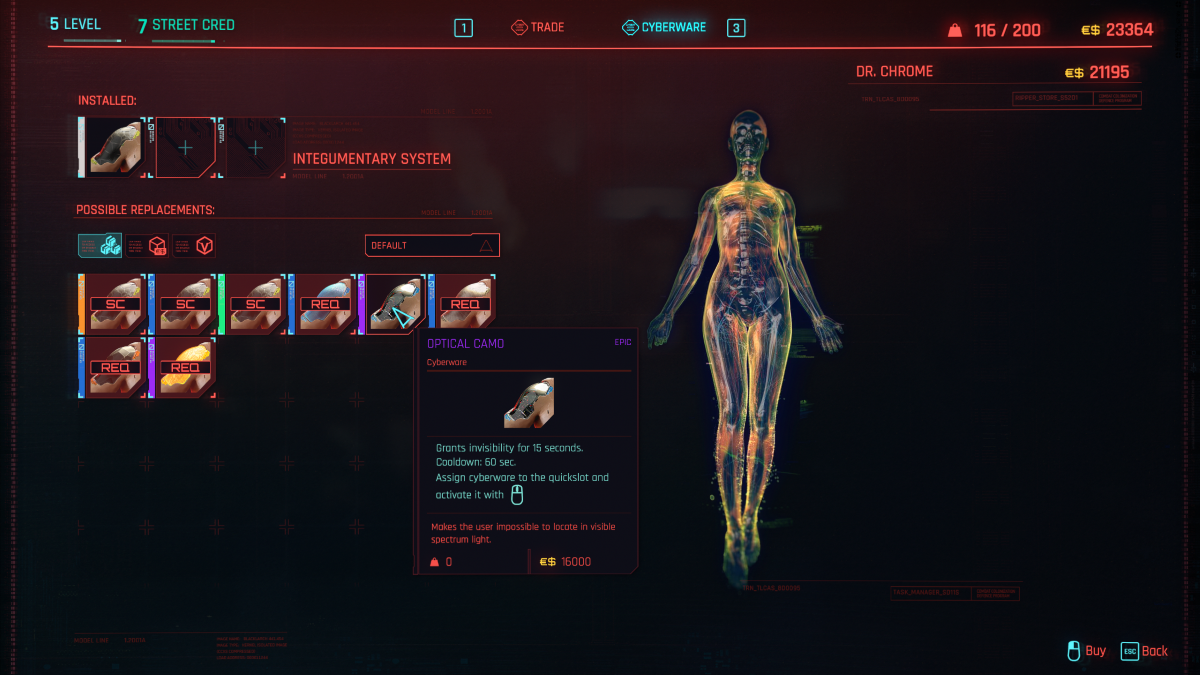Open the Cyberware tab

coord(663,28)
